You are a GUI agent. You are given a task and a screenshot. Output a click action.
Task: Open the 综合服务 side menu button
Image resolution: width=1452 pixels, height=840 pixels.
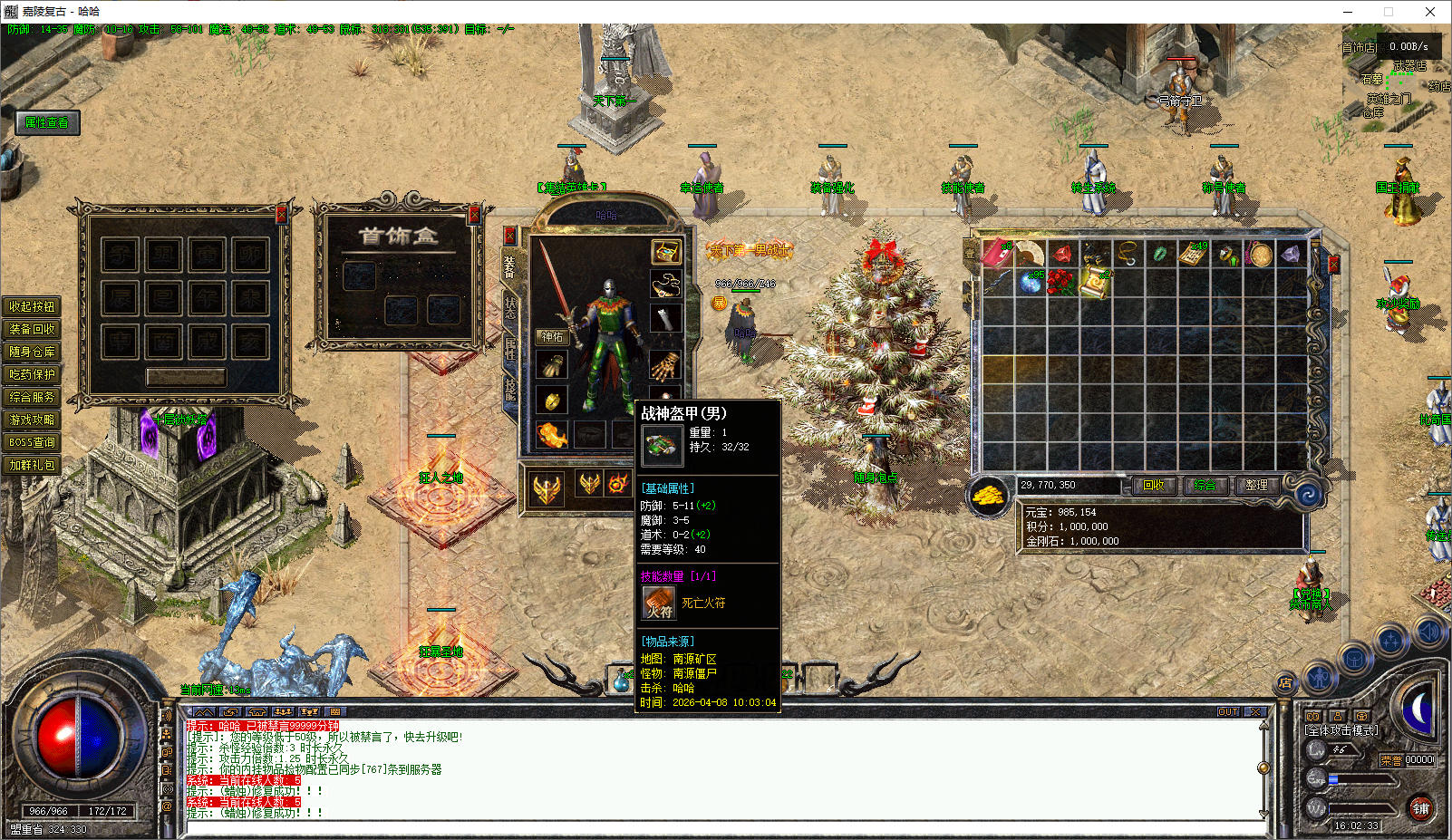pos(32,397)
